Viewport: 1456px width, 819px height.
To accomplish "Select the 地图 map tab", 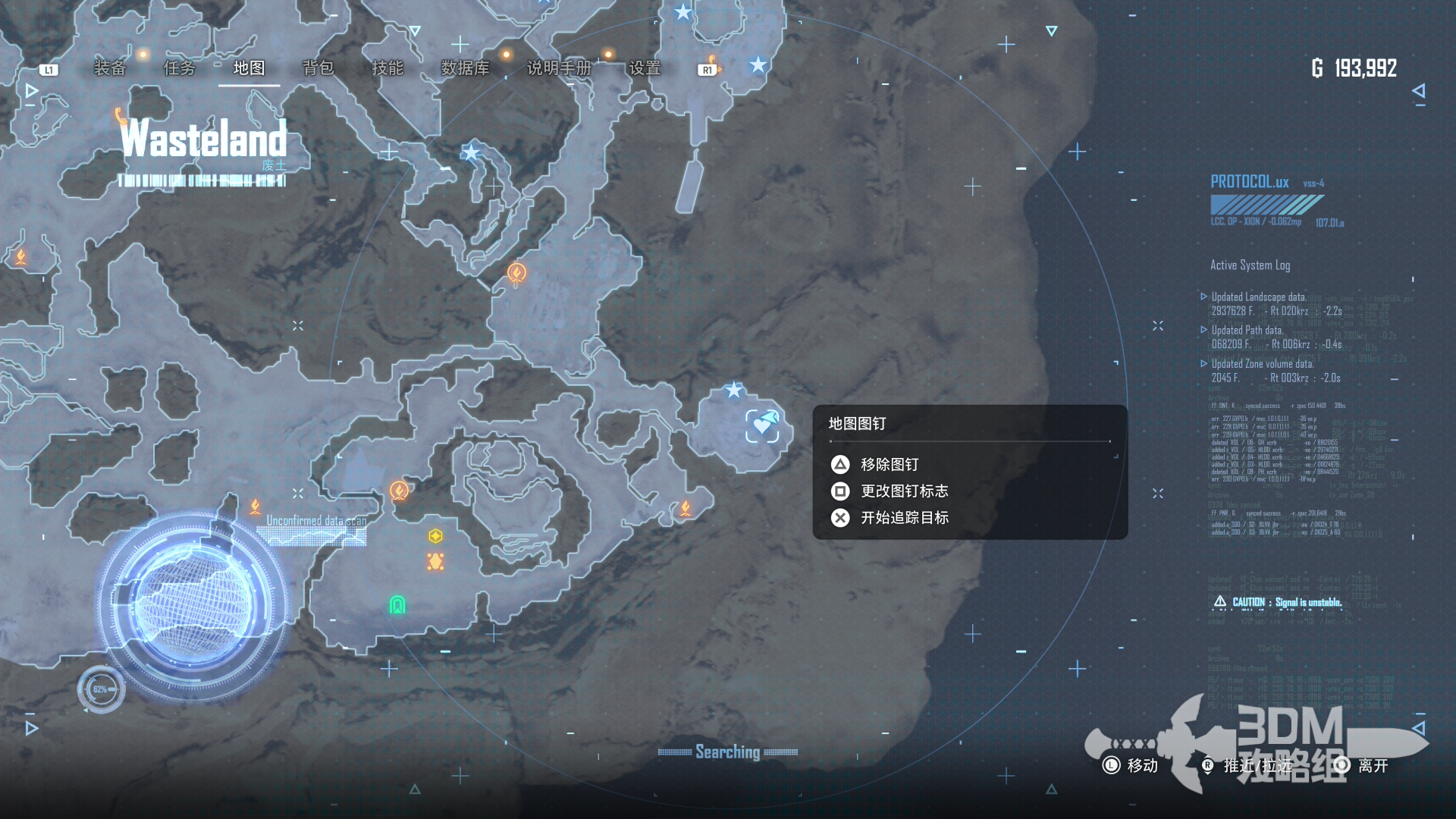I will 249,68.
